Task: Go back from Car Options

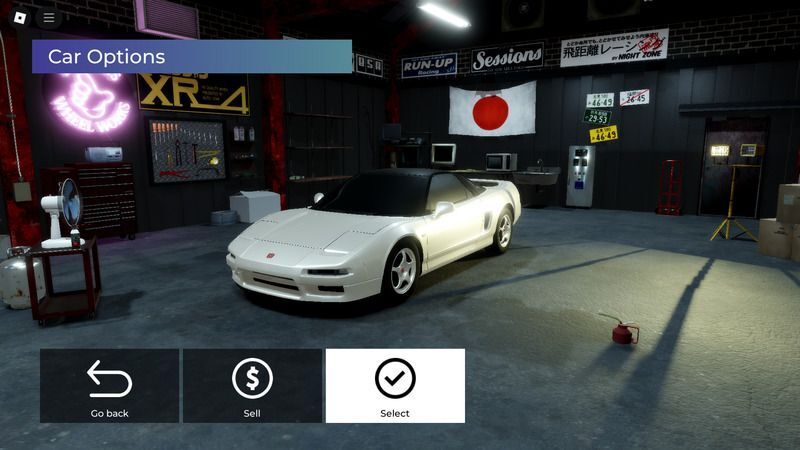Action: [x=110, y=386]
